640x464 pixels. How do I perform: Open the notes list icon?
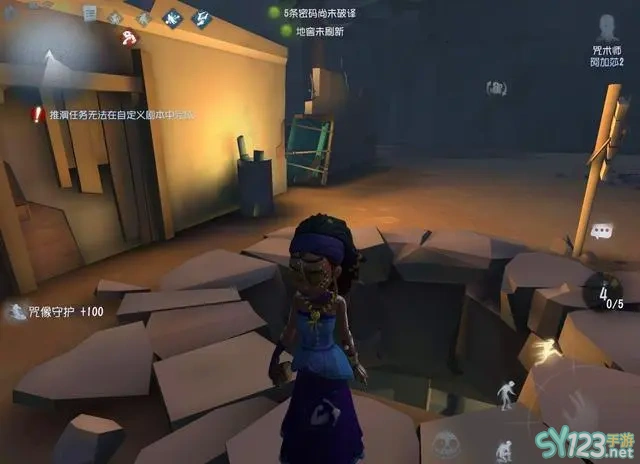tap(89, 14)
